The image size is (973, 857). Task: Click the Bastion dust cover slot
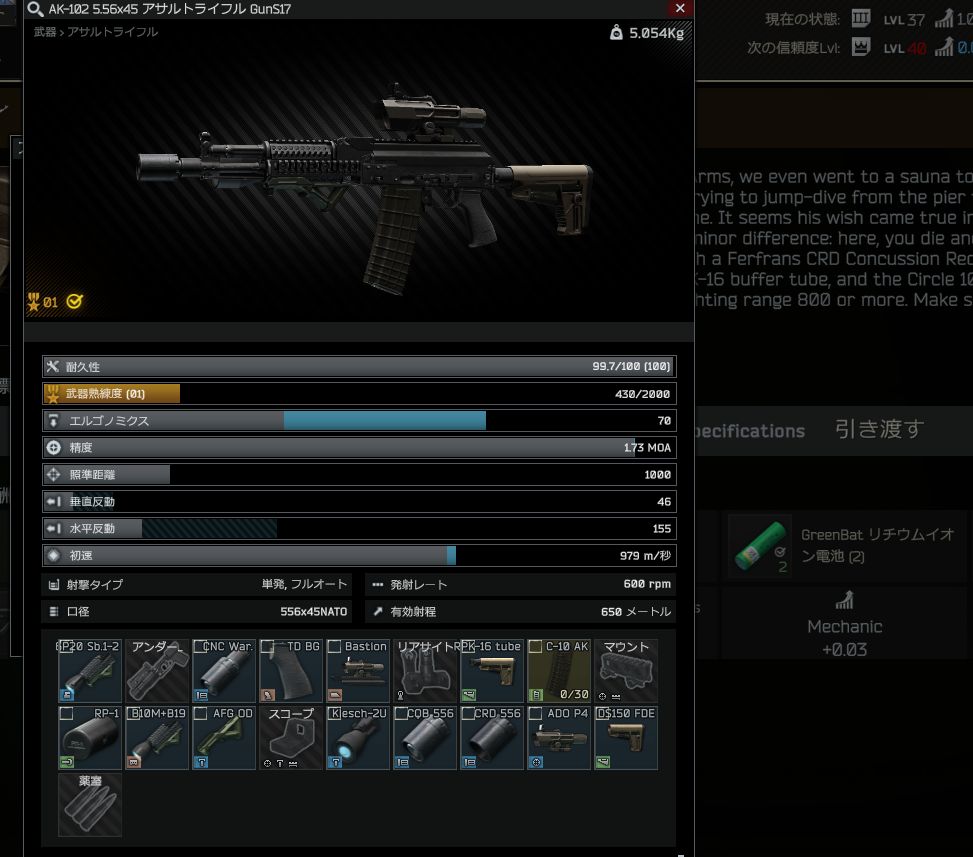click(358, 671)
